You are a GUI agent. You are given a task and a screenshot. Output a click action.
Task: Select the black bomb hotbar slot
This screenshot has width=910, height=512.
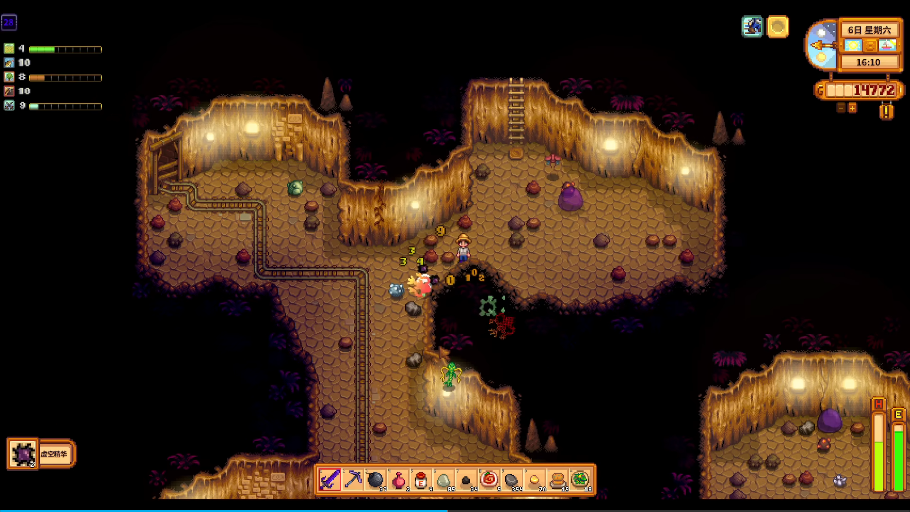coord(376,480)
